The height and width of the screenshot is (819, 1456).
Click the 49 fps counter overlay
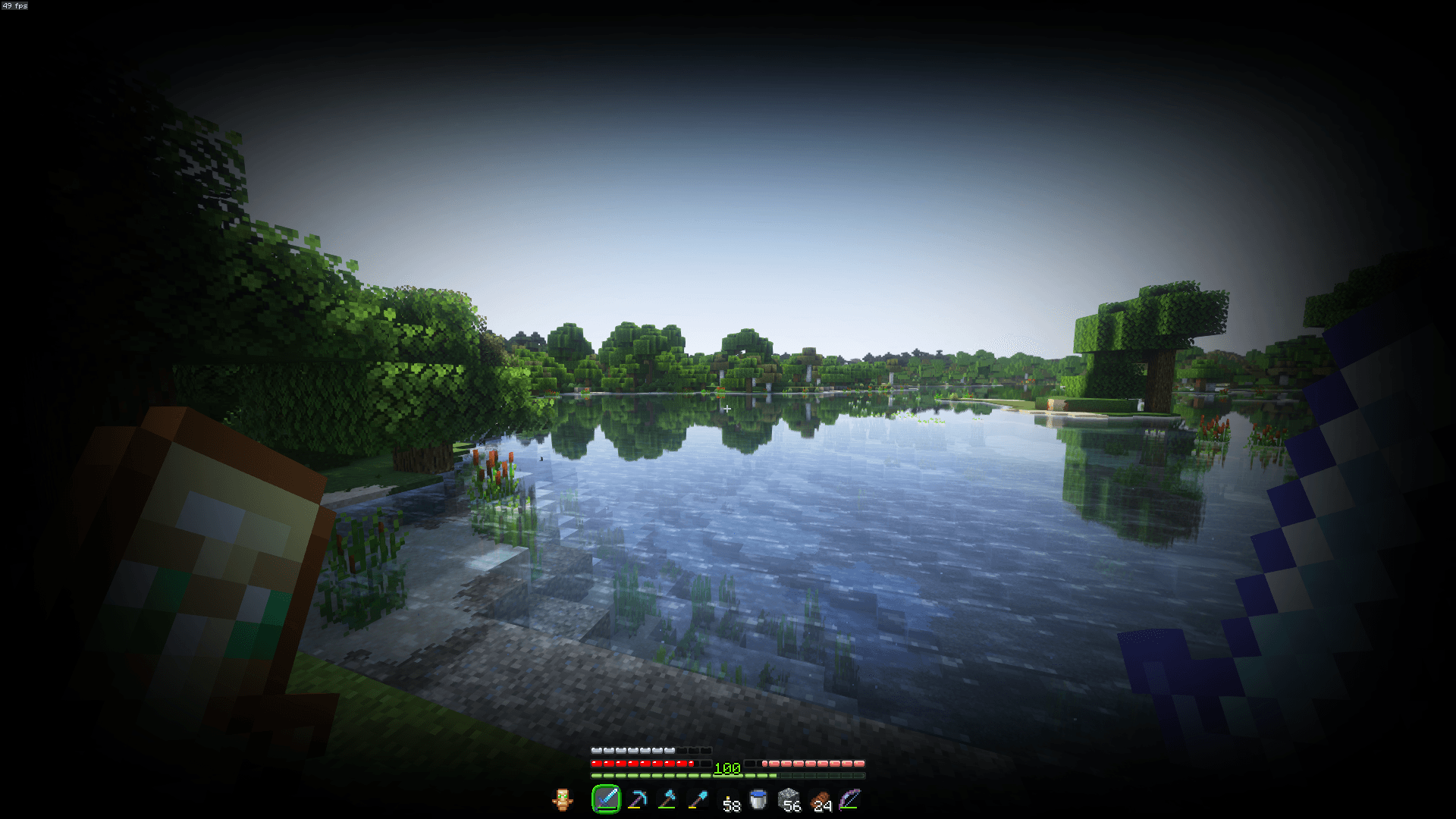coord(14,6)
